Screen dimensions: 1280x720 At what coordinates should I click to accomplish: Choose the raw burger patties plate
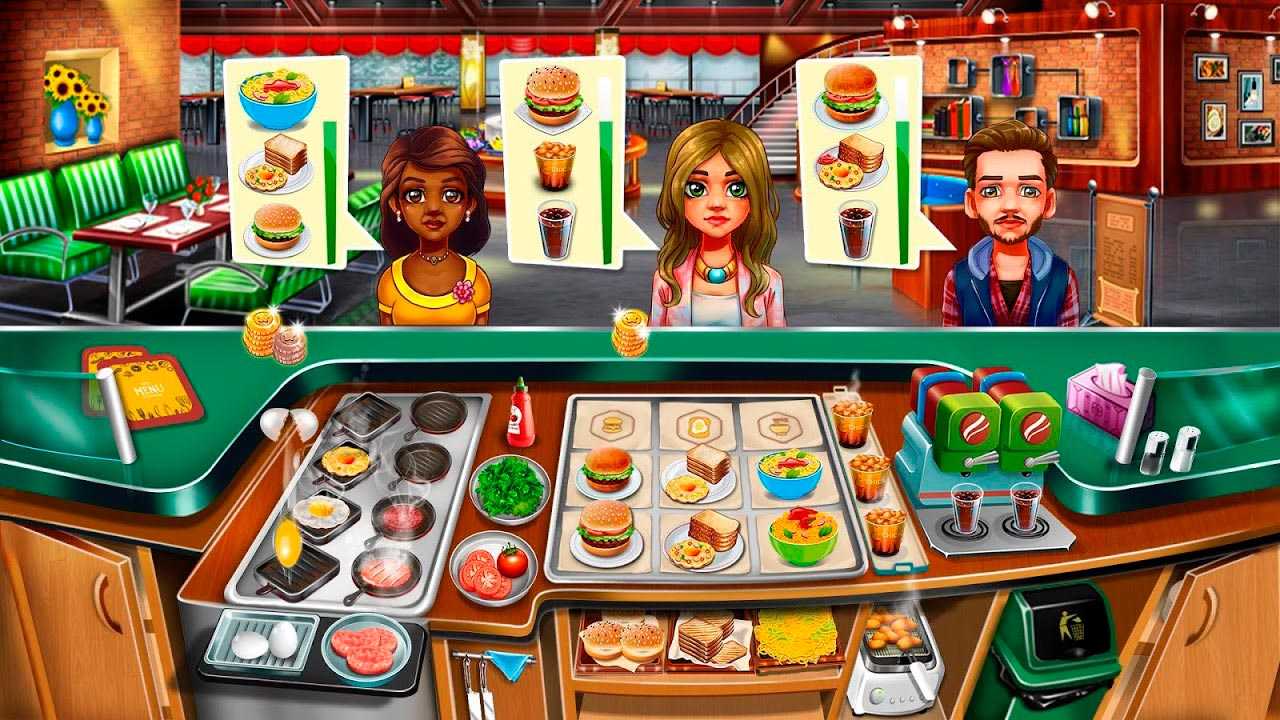click(365, 648)
